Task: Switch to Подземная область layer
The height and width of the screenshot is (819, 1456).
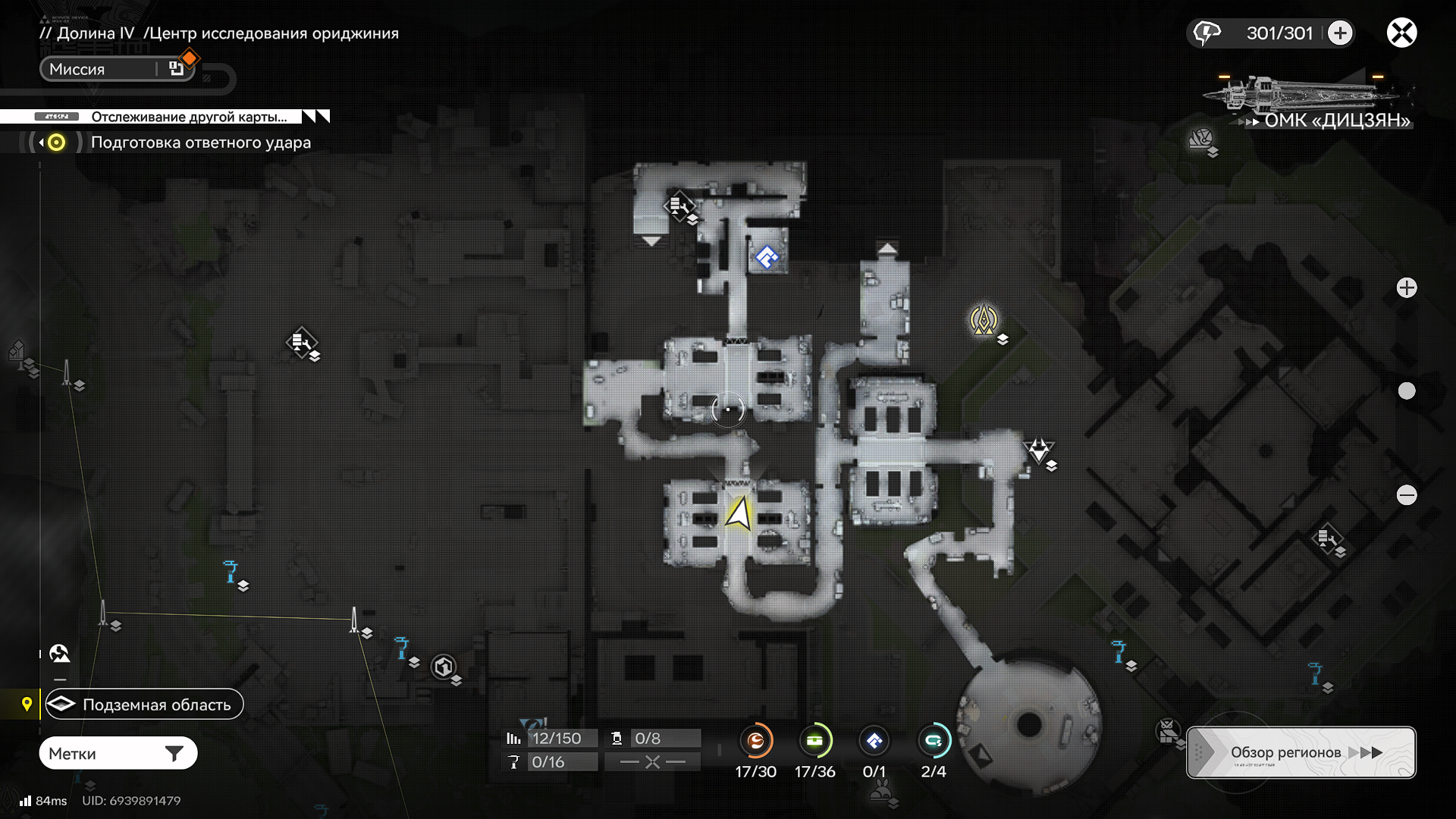Action: point(144,704)
